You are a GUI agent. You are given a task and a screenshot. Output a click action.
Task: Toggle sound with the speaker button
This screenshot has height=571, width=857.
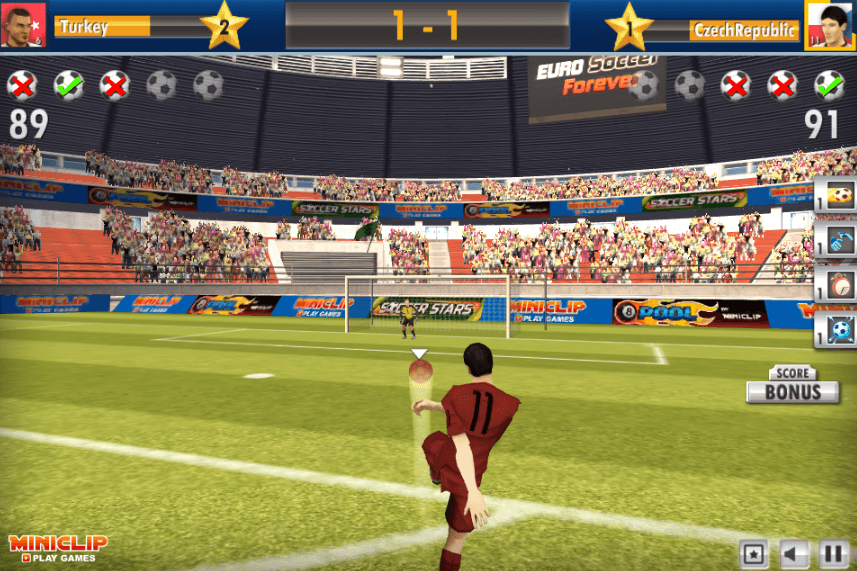coord(794,553)
